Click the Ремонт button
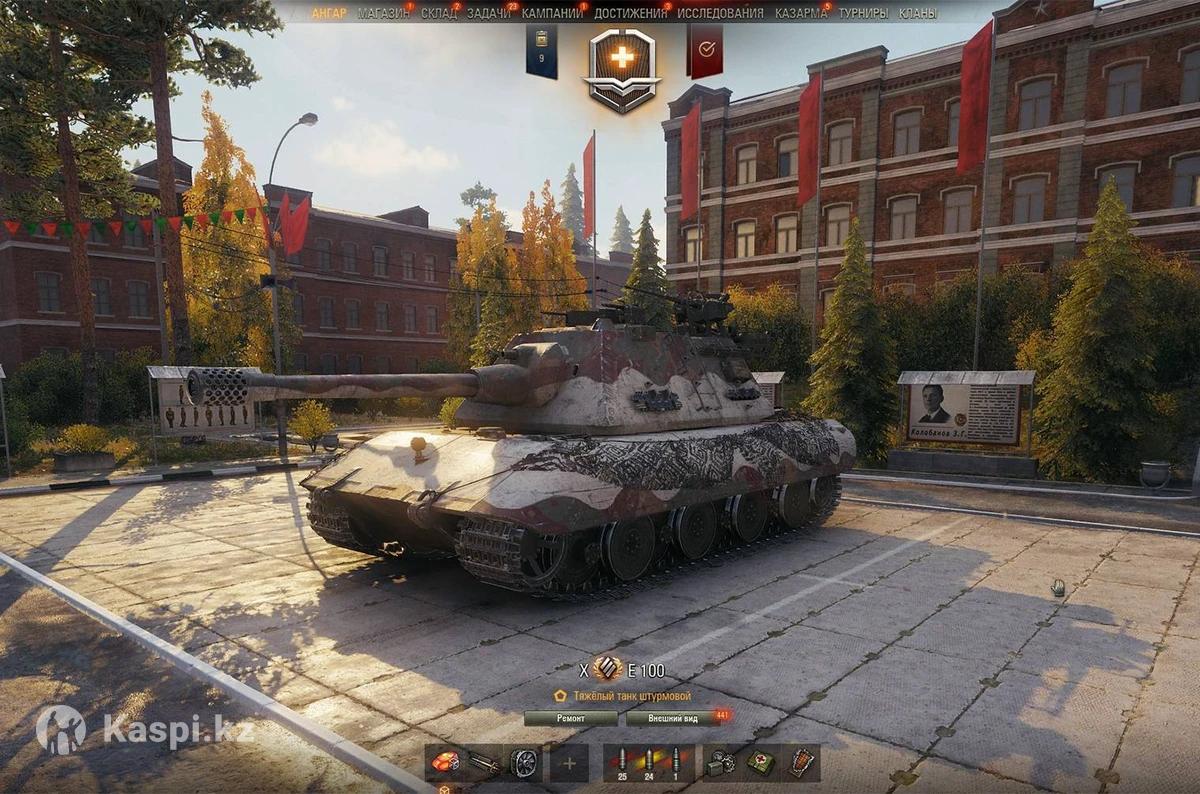 coord(571,718)
